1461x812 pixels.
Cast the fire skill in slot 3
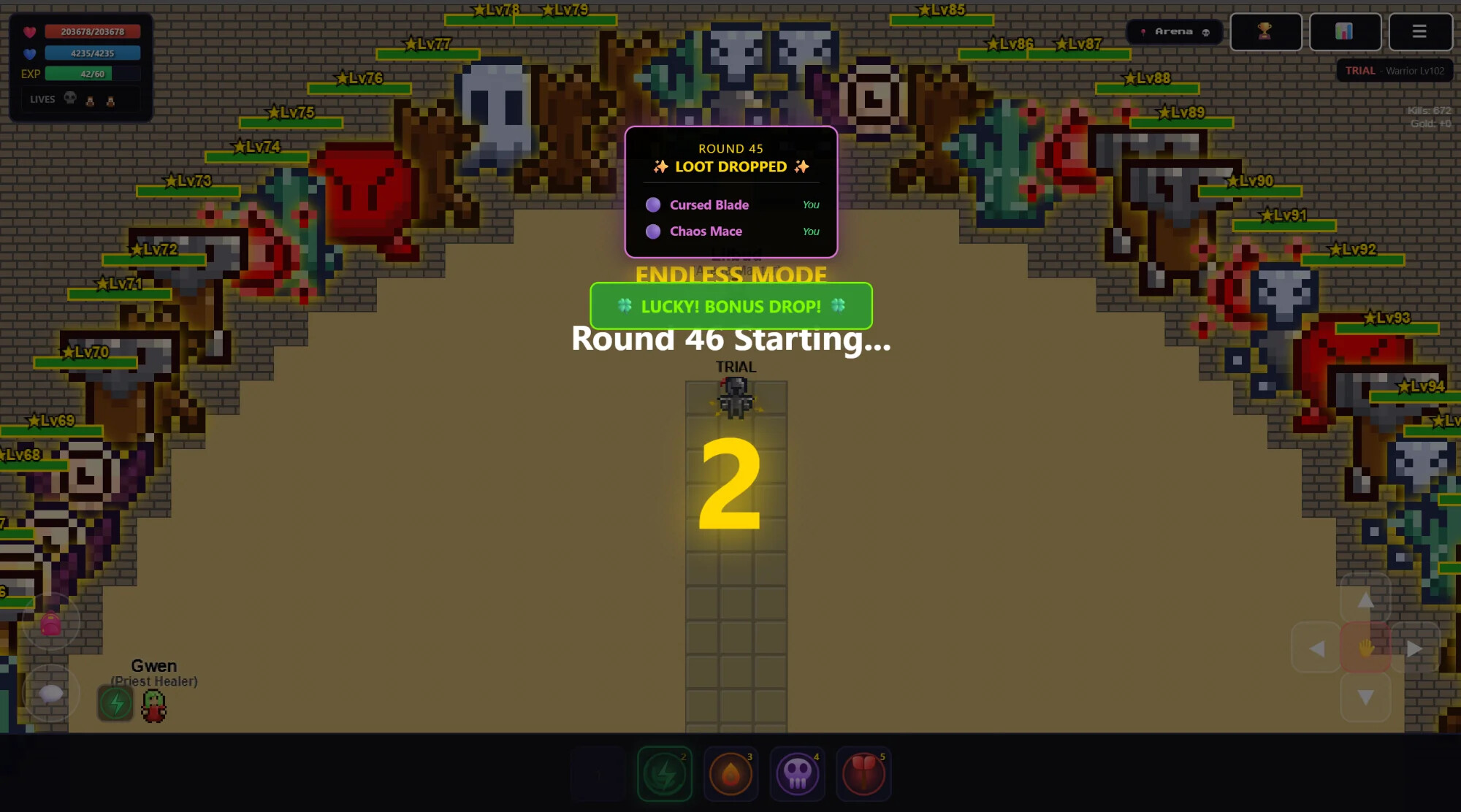pyautogui.click(x=730, y=774)
